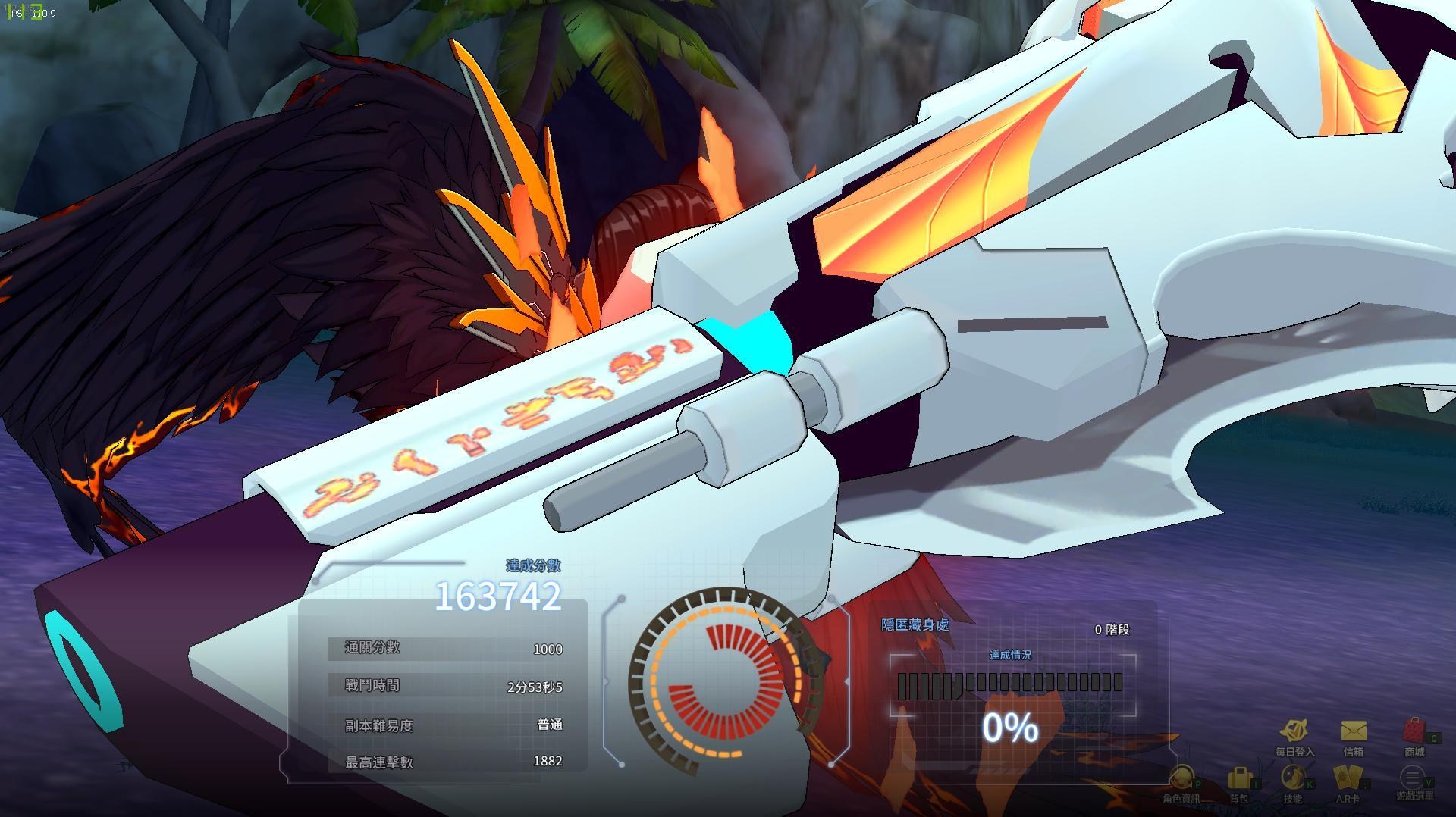Click the 隱匿藏身處 panel title
This screenshot has width=1456, height=817.
(914, 626)
